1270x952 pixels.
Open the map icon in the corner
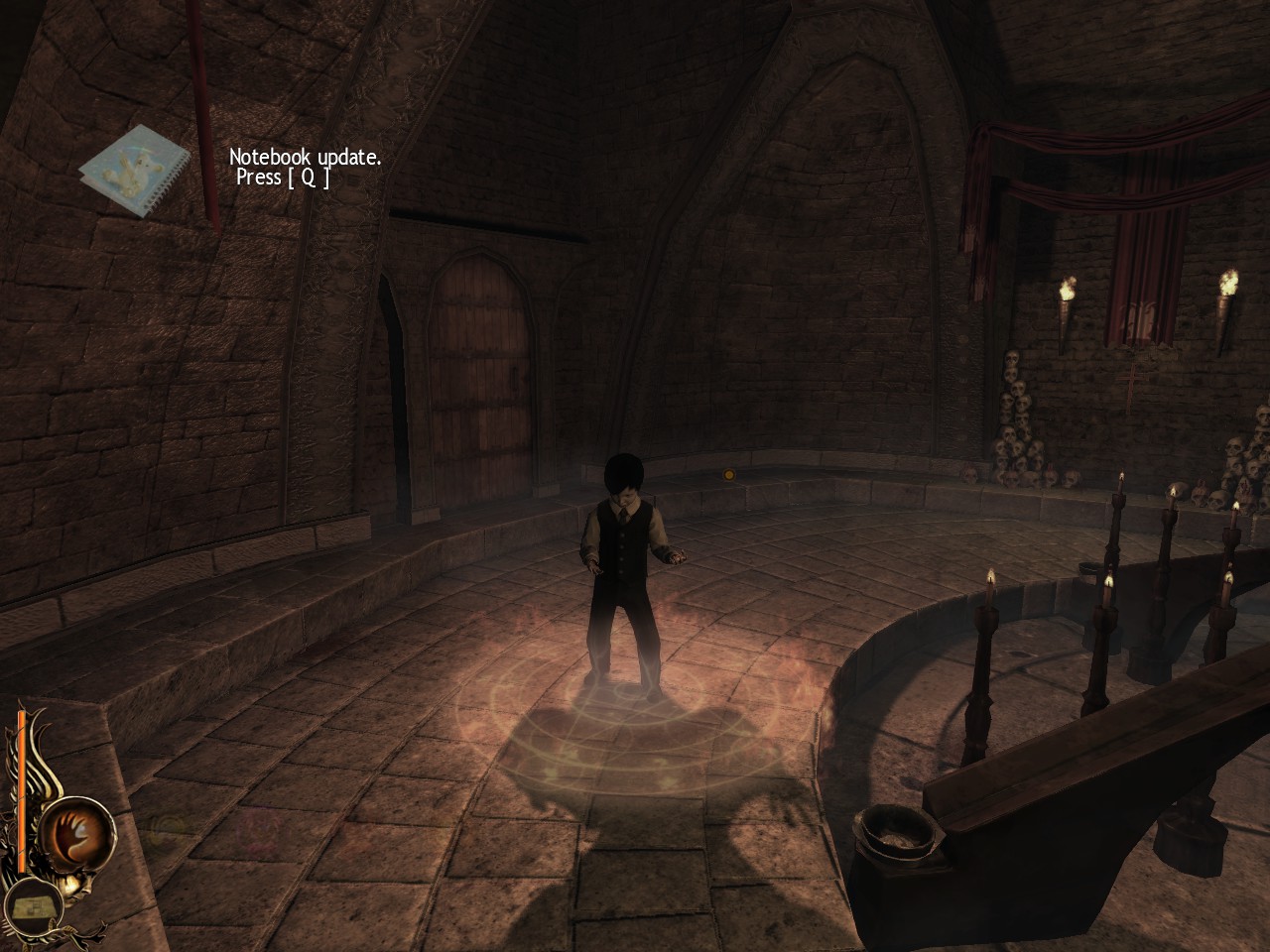pyautogui.click(x=37, y=904)
